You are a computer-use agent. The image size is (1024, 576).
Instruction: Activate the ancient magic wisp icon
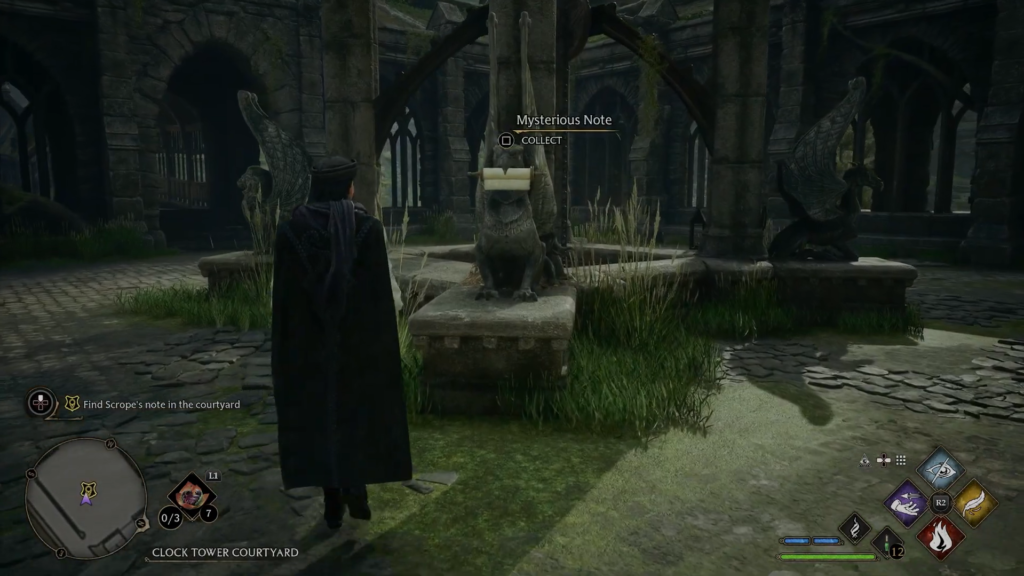[855, 527]
